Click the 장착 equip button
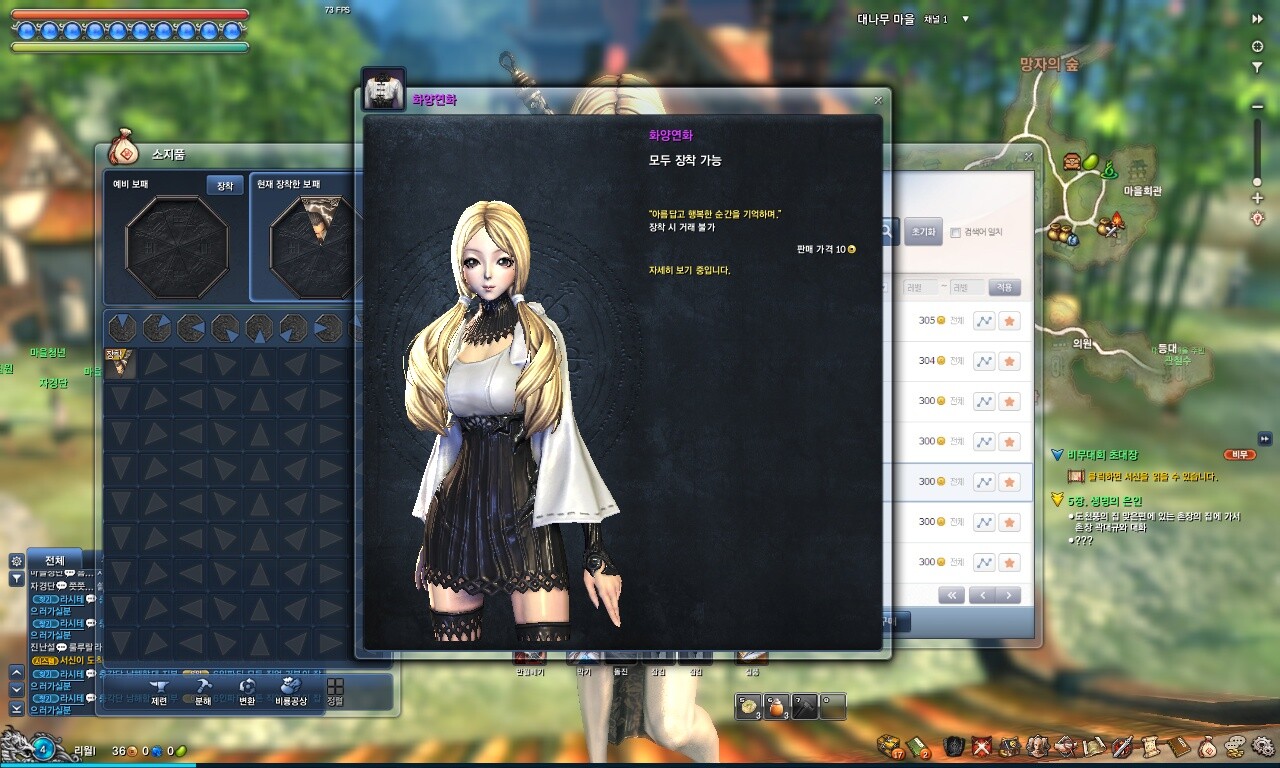Viewport: 1280px width, 768px height. 225,185
